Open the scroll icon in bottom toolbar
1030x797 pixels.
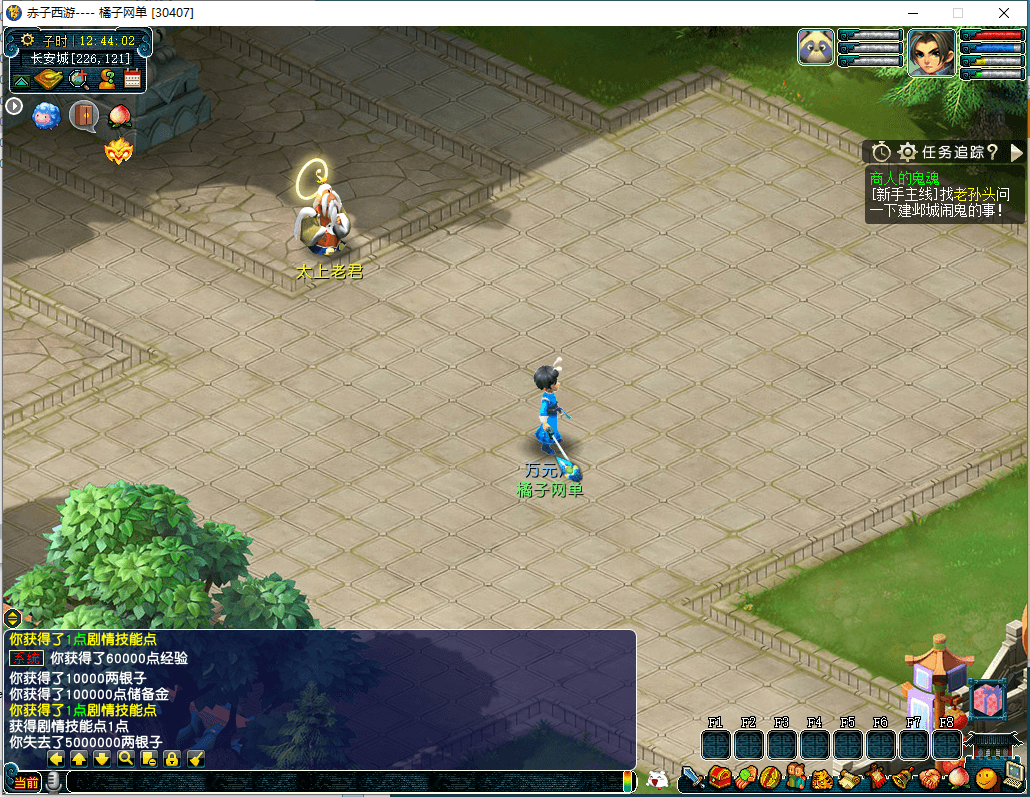[x=848, y=777]
